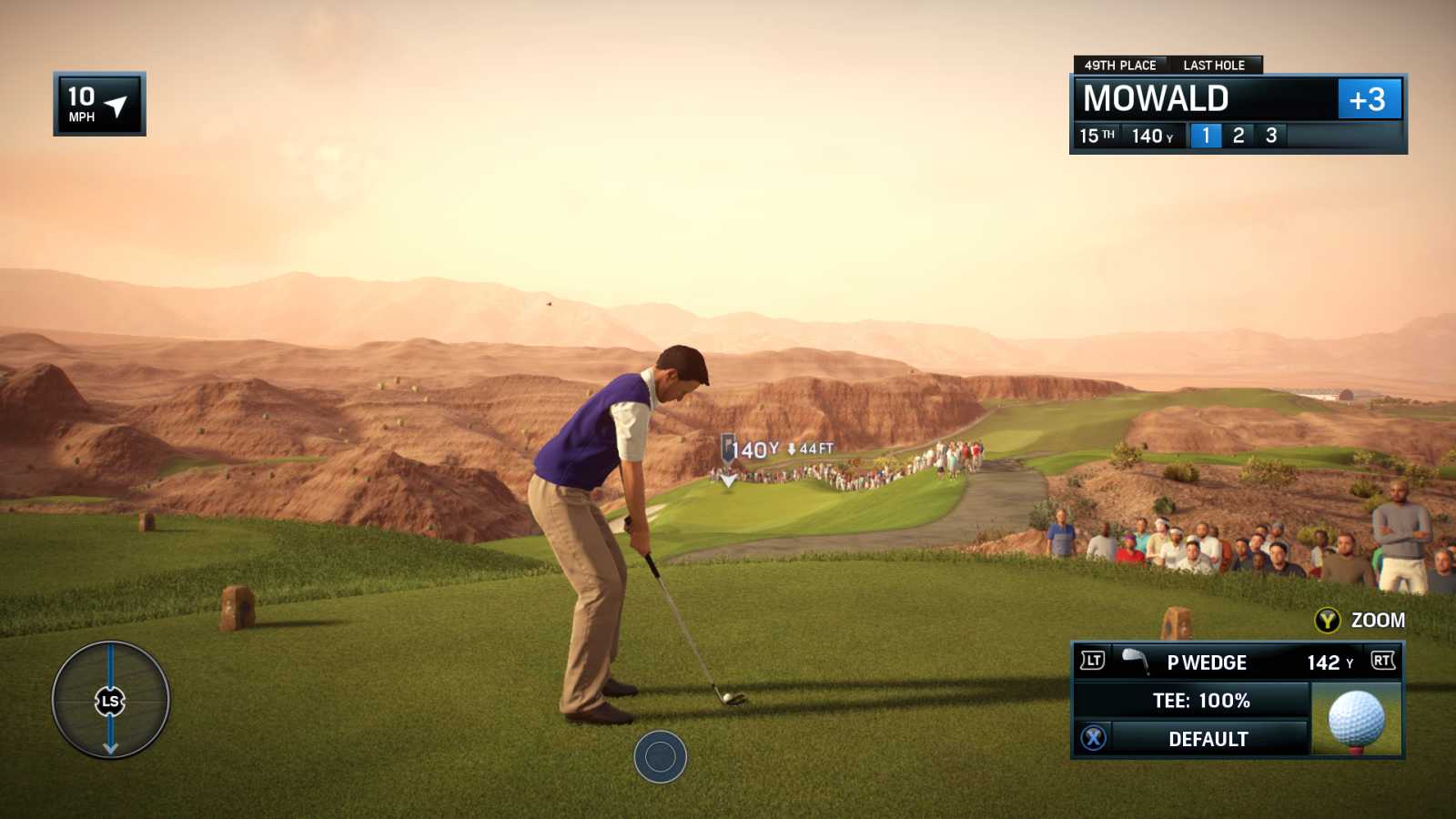1456x819 pixels.
Task: Change the Default shot type
Action: 1208,739
